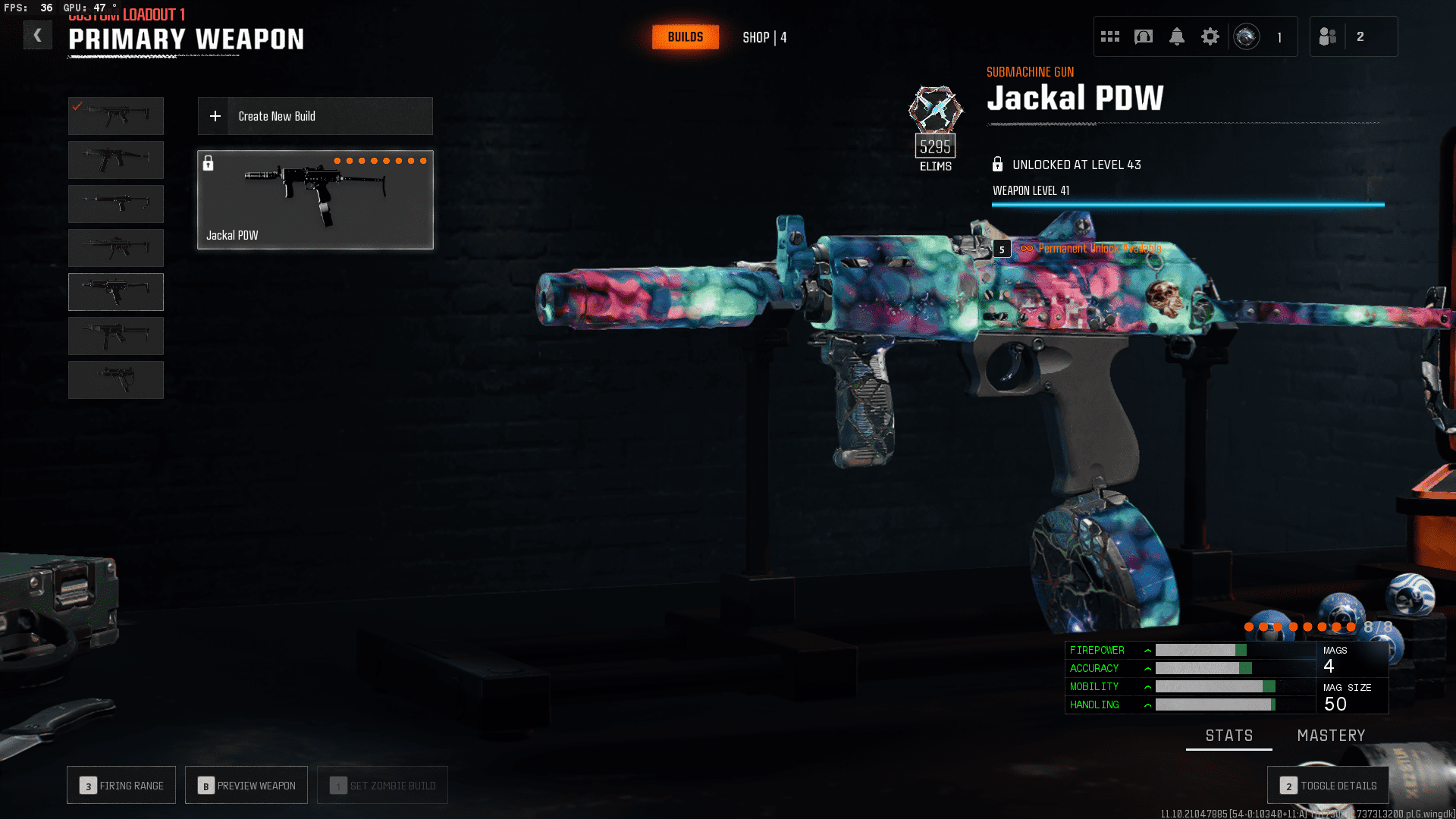Switch to the Mastery tab
This screenshot has width=1456, height=819.
coord(1331,736)
